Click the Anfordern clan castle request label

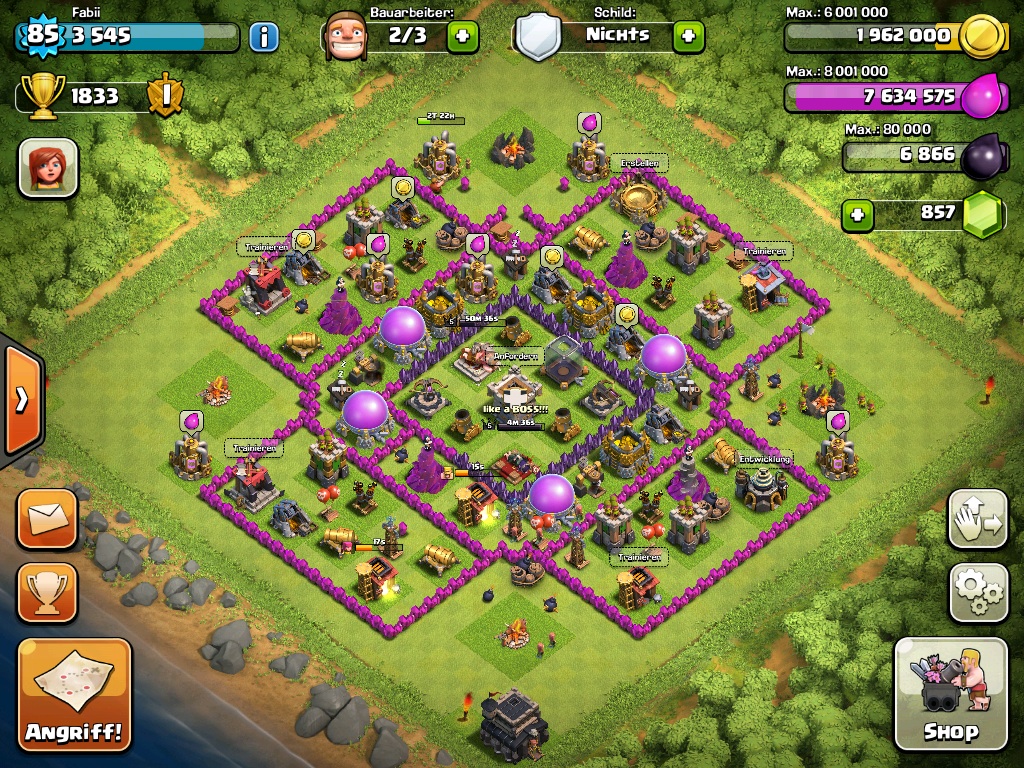[x=515, y=356]
